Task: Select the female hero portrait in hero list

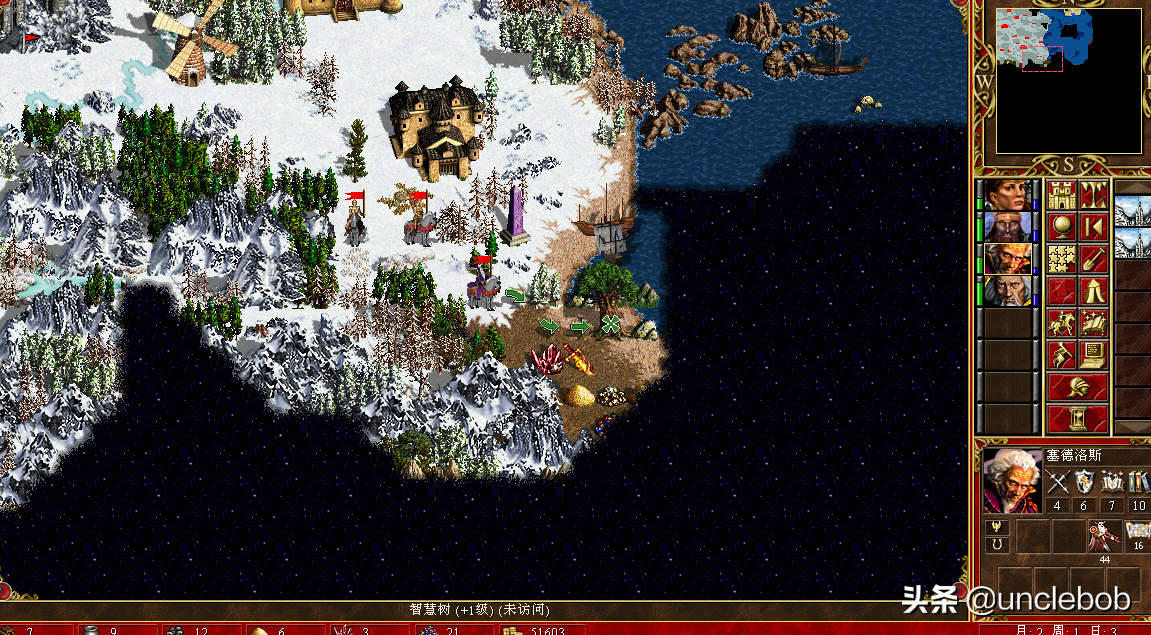Action: pos(1008,194)
